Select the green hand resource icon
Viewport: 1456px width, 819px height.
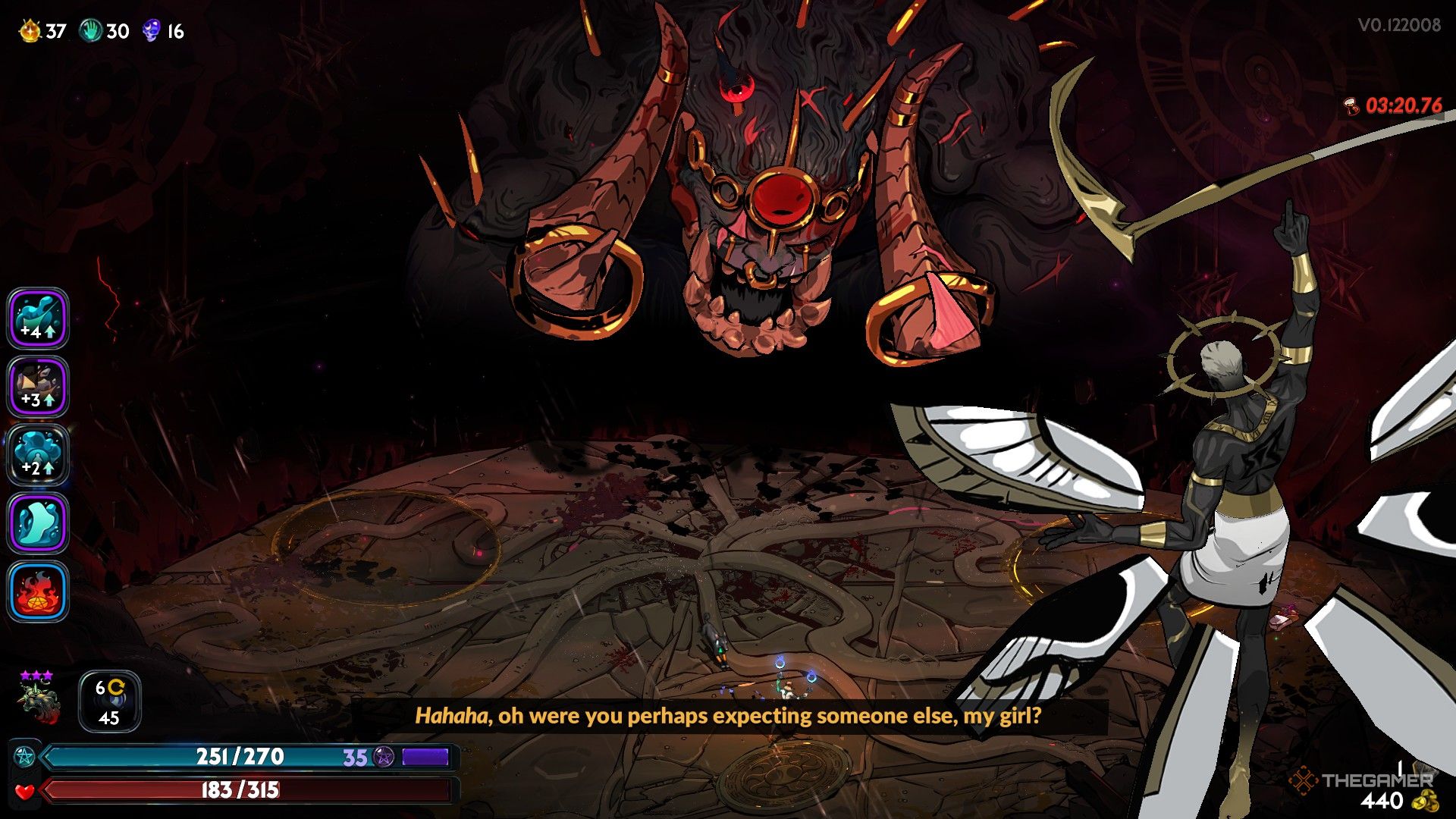tap(89, 31)
